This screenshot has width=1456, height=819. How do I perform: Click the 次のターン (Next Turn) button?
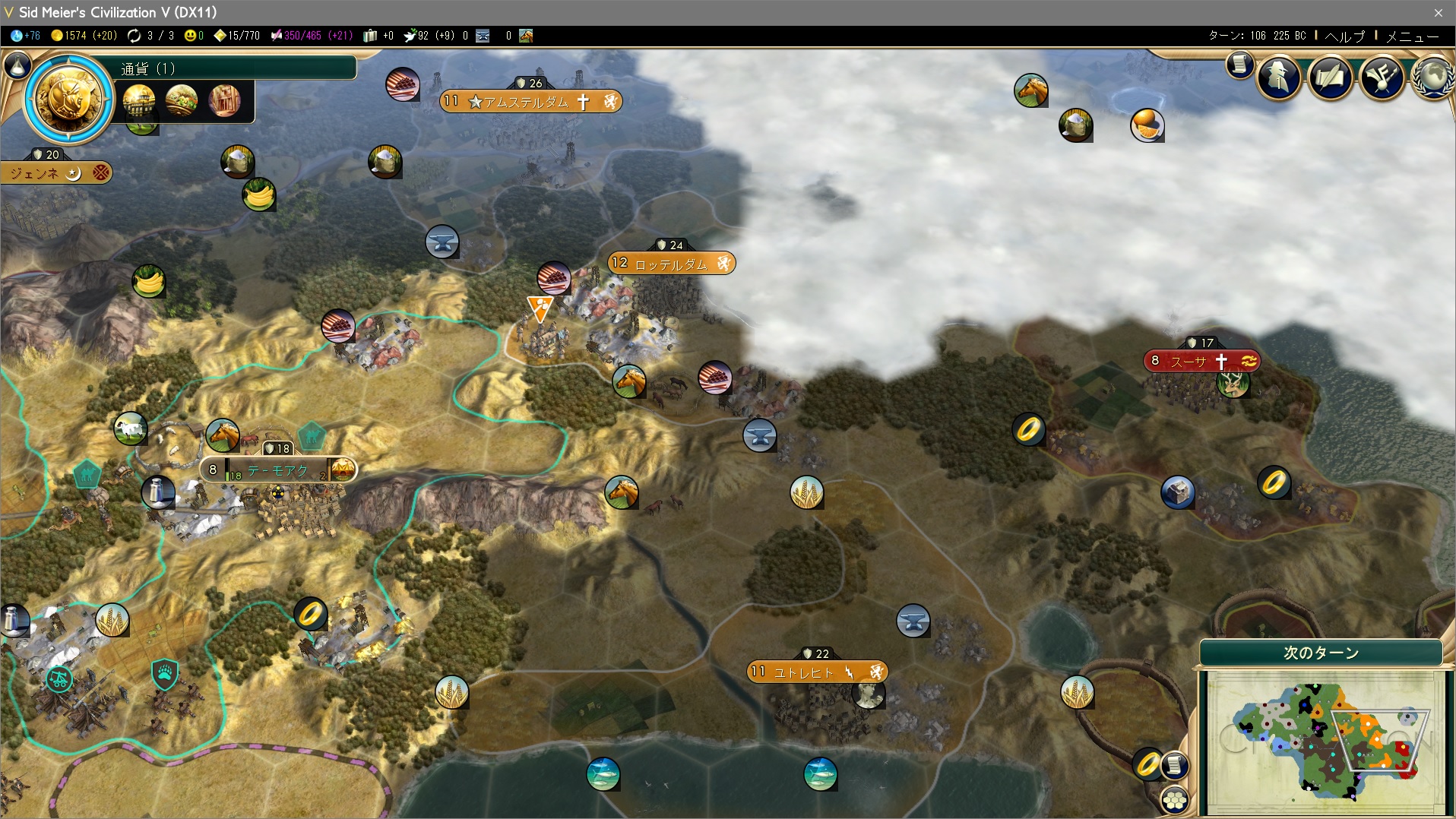pos(1321,653)
